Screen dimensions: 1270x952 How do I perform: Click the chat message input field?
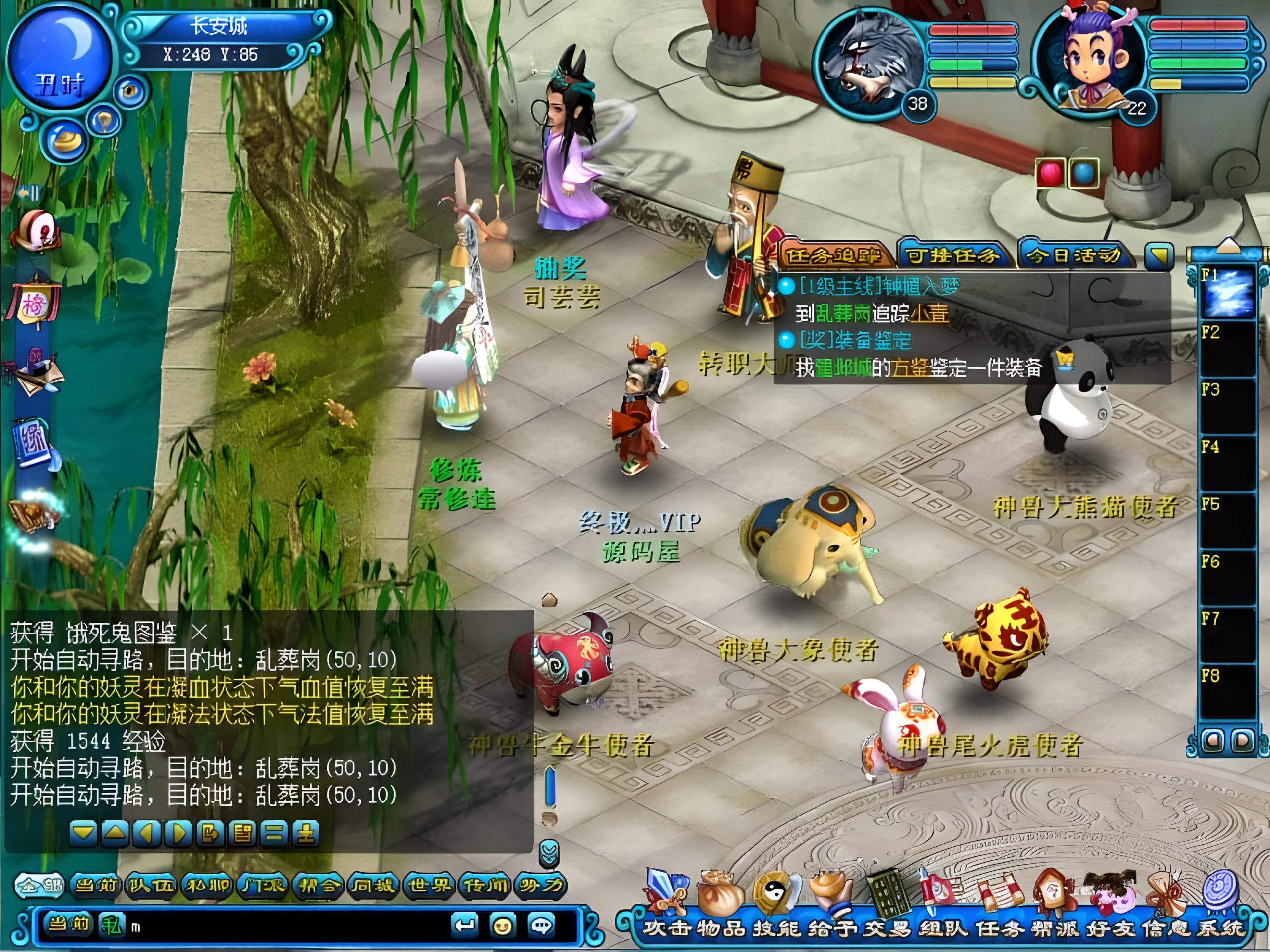pyautogui.click(x=287, y=926)
